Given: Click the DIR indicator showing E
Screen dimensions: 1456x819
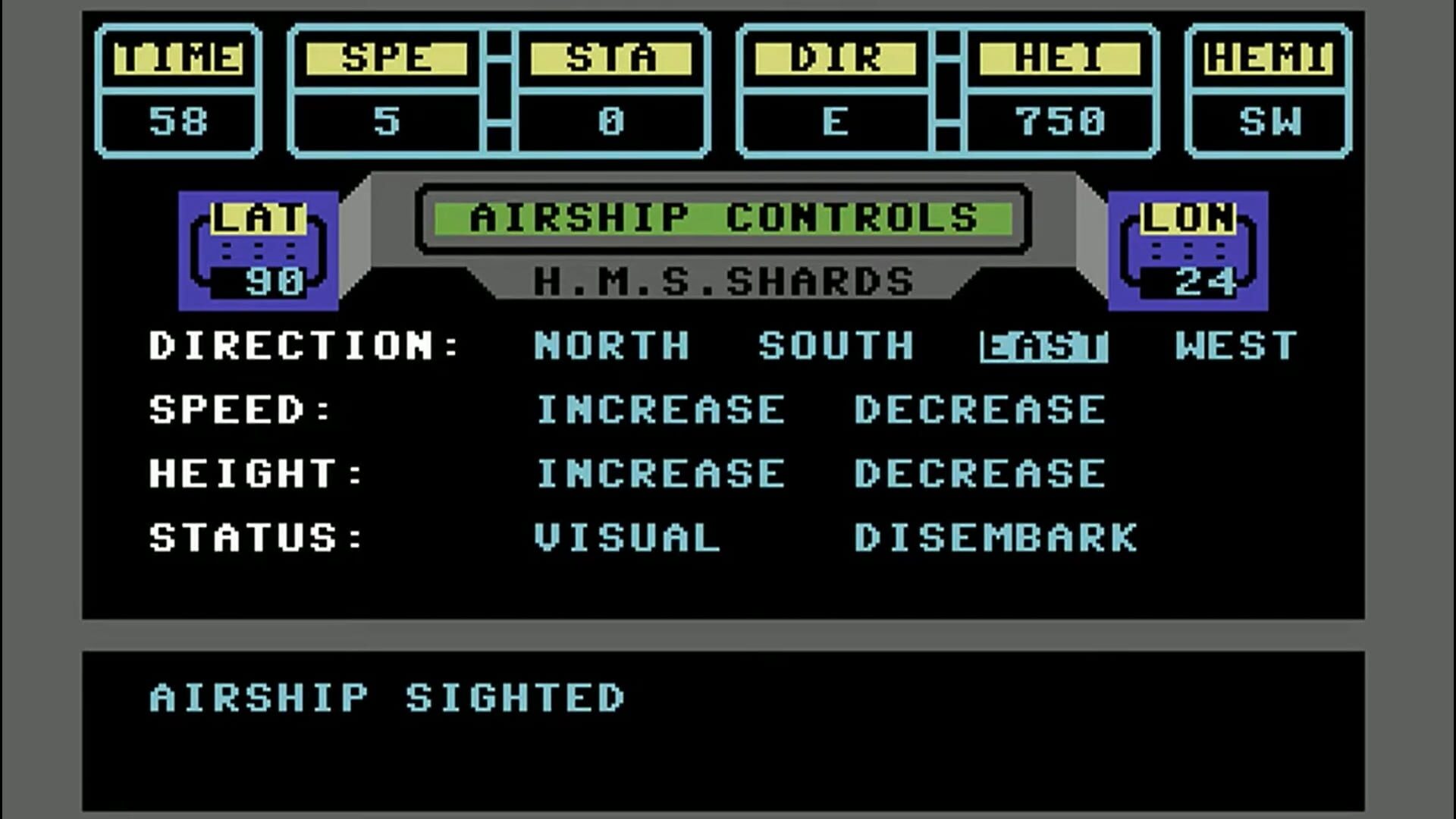Looking at the screenshot, I should [838, 91].
